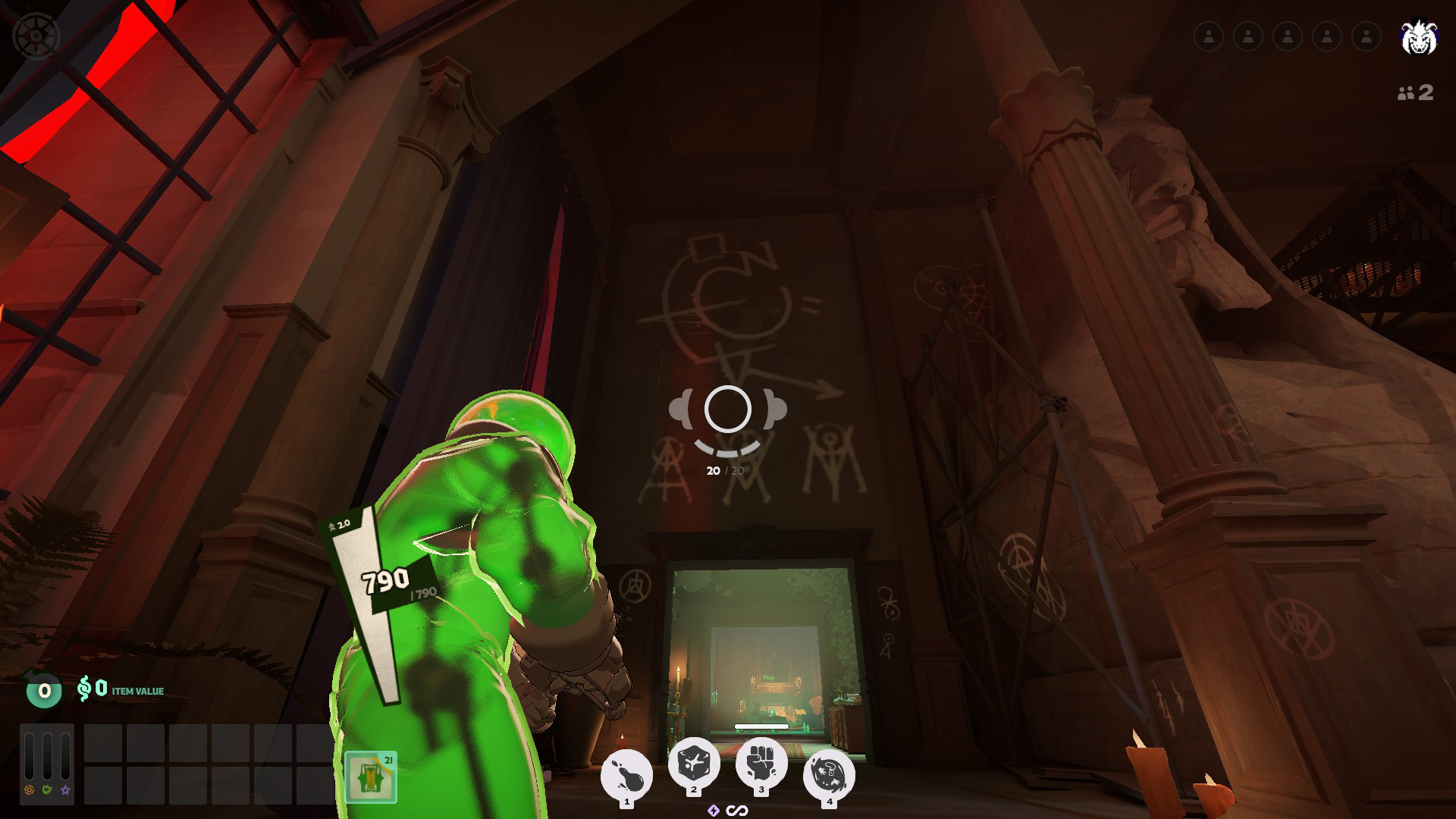Screen dimensions: 1456x819
Task: Select the orange spiral icon under the gauge bars
Action: point(30,790)
